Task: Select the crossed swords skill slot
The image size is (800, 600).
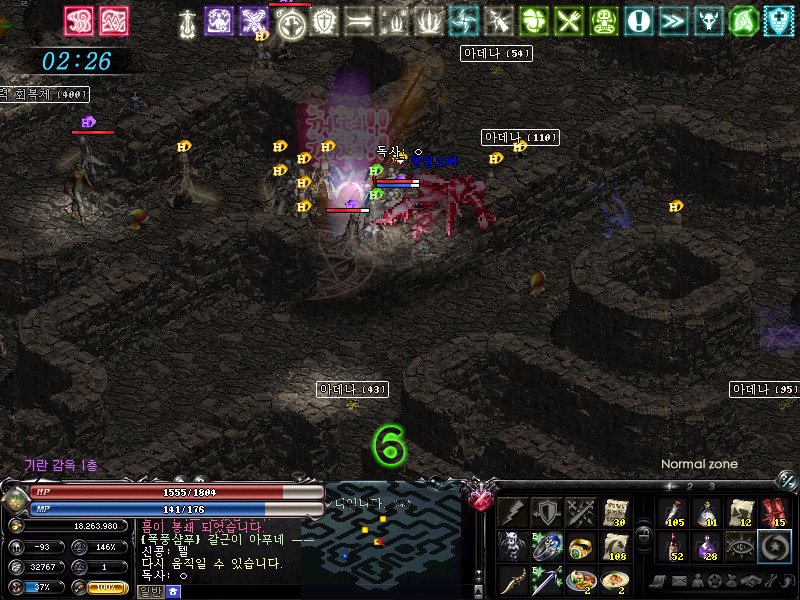Action: (581, 513)
